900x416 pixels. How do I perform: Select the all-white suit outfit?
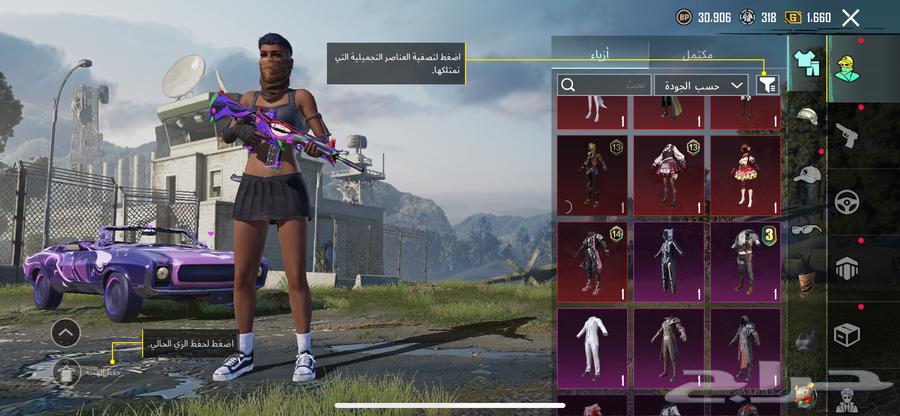pyautogui.click(x=592, y=348)
